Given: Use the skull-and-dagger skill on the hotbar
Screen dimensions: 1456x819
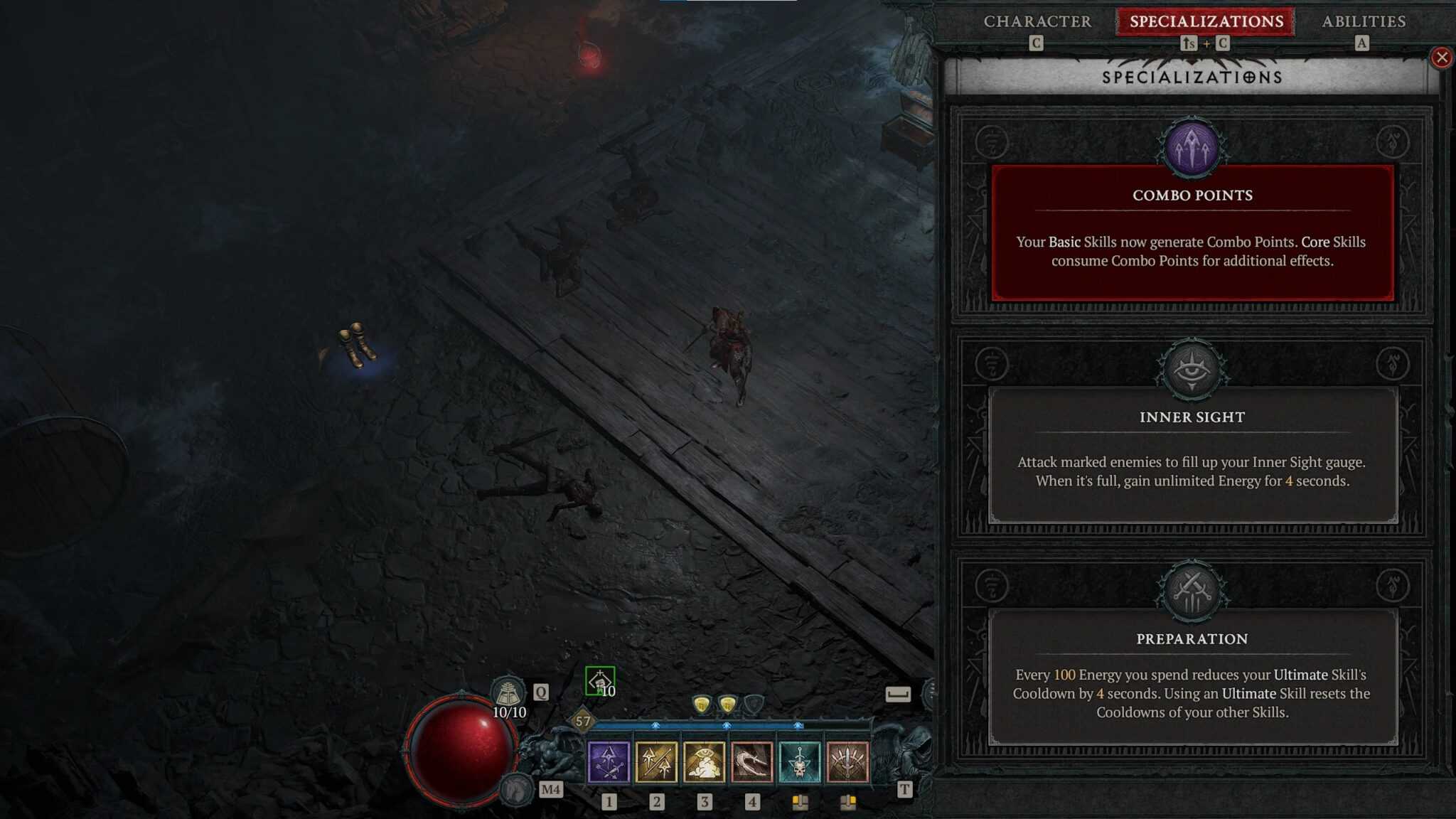Looking at the screenshot, I should click(799, 761).
